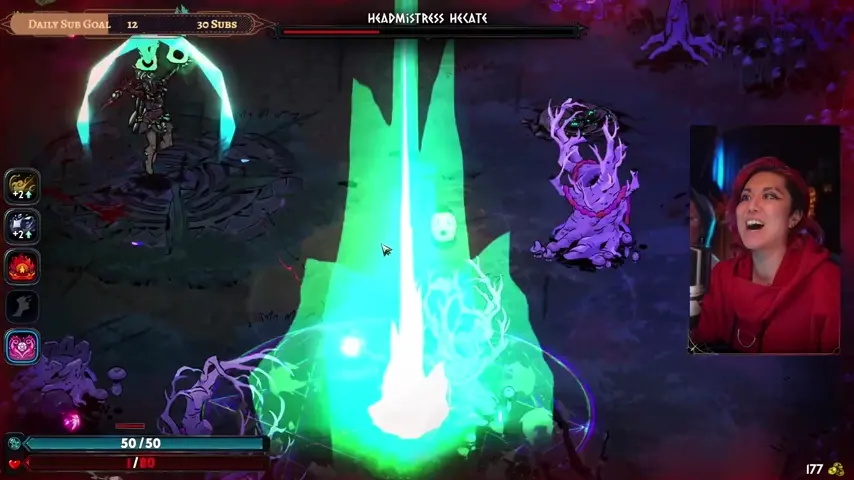Select the silver-blue sparkle boon icon
854x480 pixels.
[x=22, y=226]
